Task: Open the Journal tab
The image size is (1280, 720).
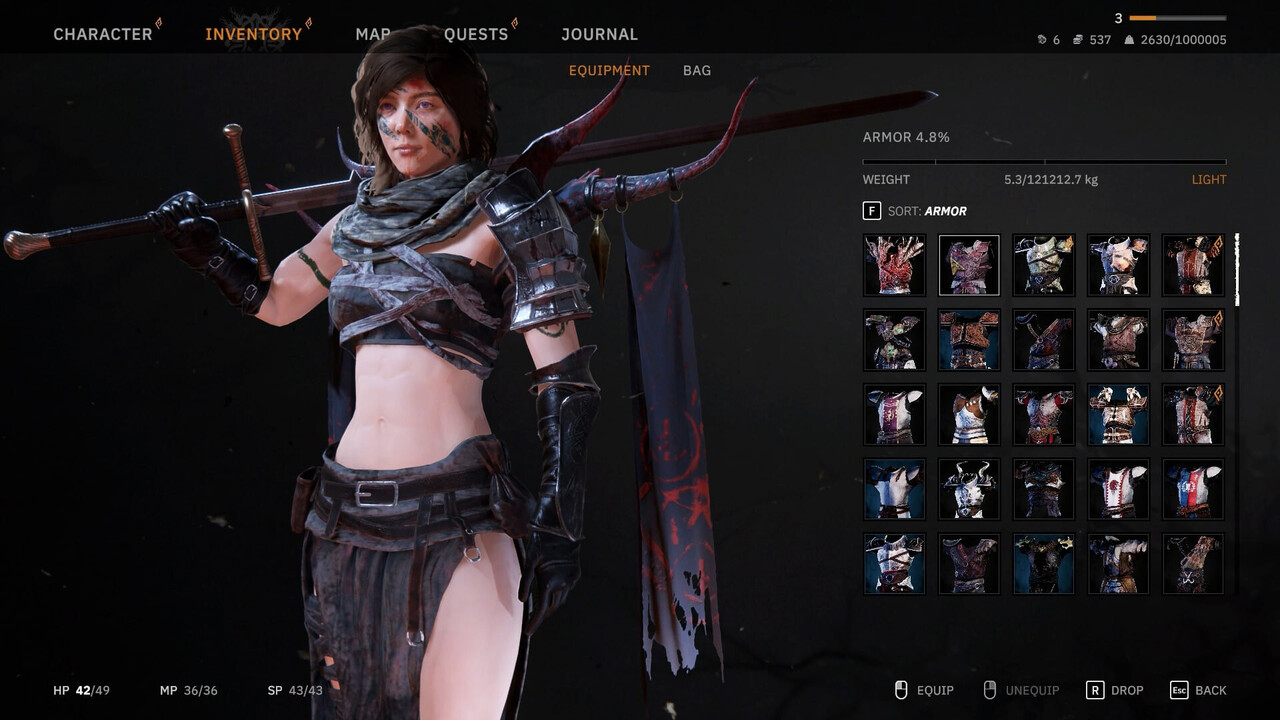Action: (599, 34)
